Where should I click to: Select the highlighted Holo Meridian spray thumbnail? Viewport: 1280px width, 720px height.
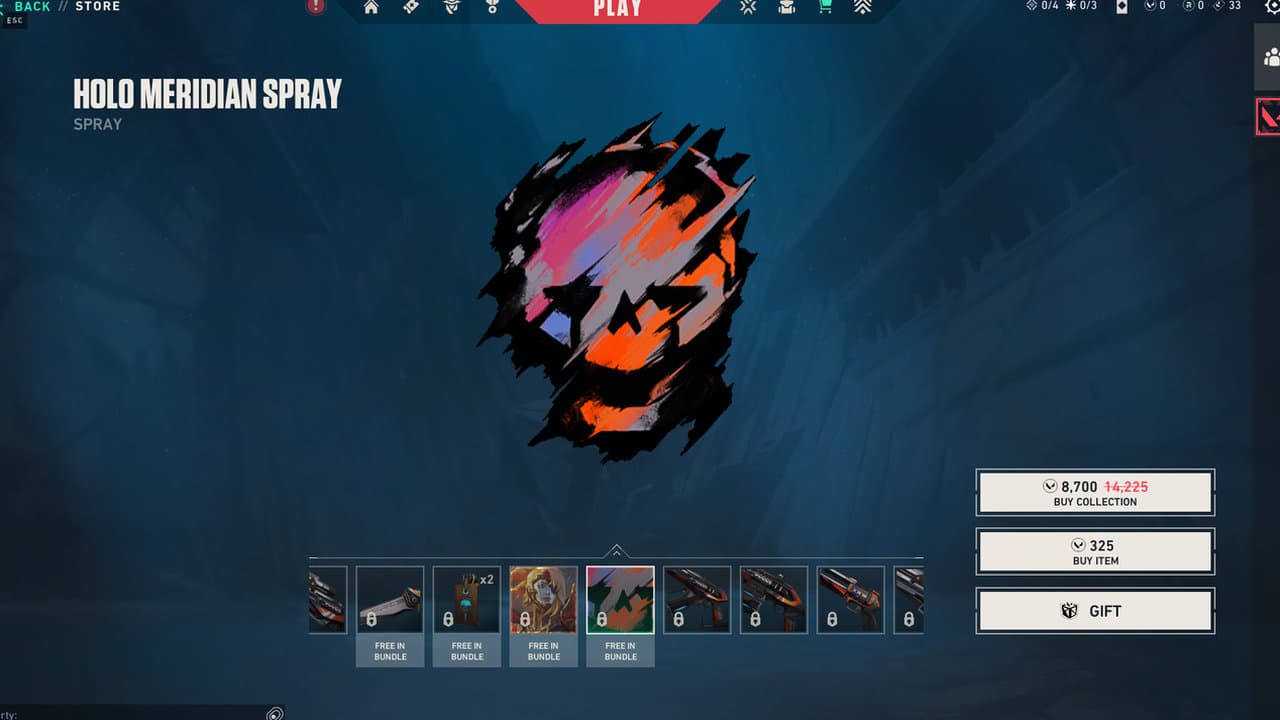coord(620,598)
